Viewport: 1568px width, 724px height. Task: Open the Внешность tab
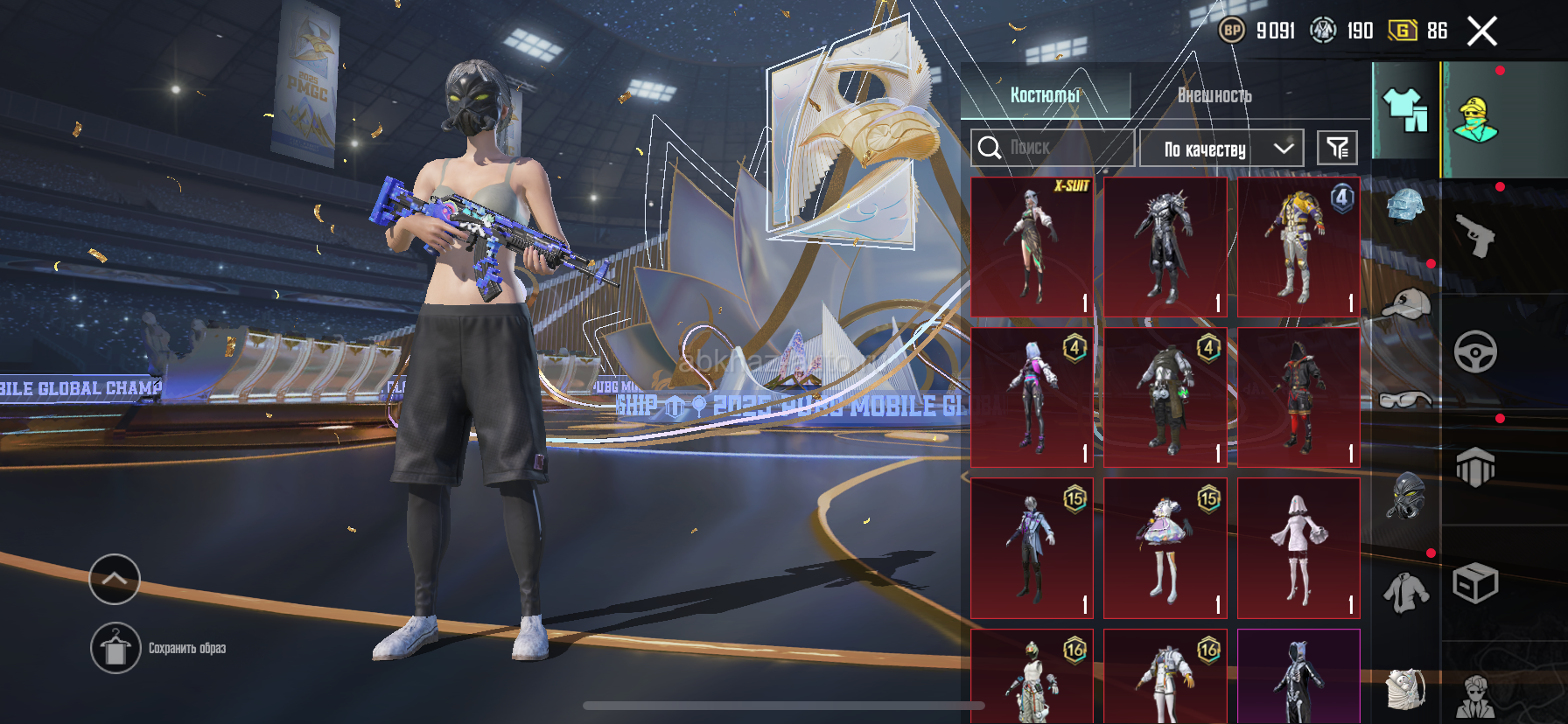coord(1214,95)
